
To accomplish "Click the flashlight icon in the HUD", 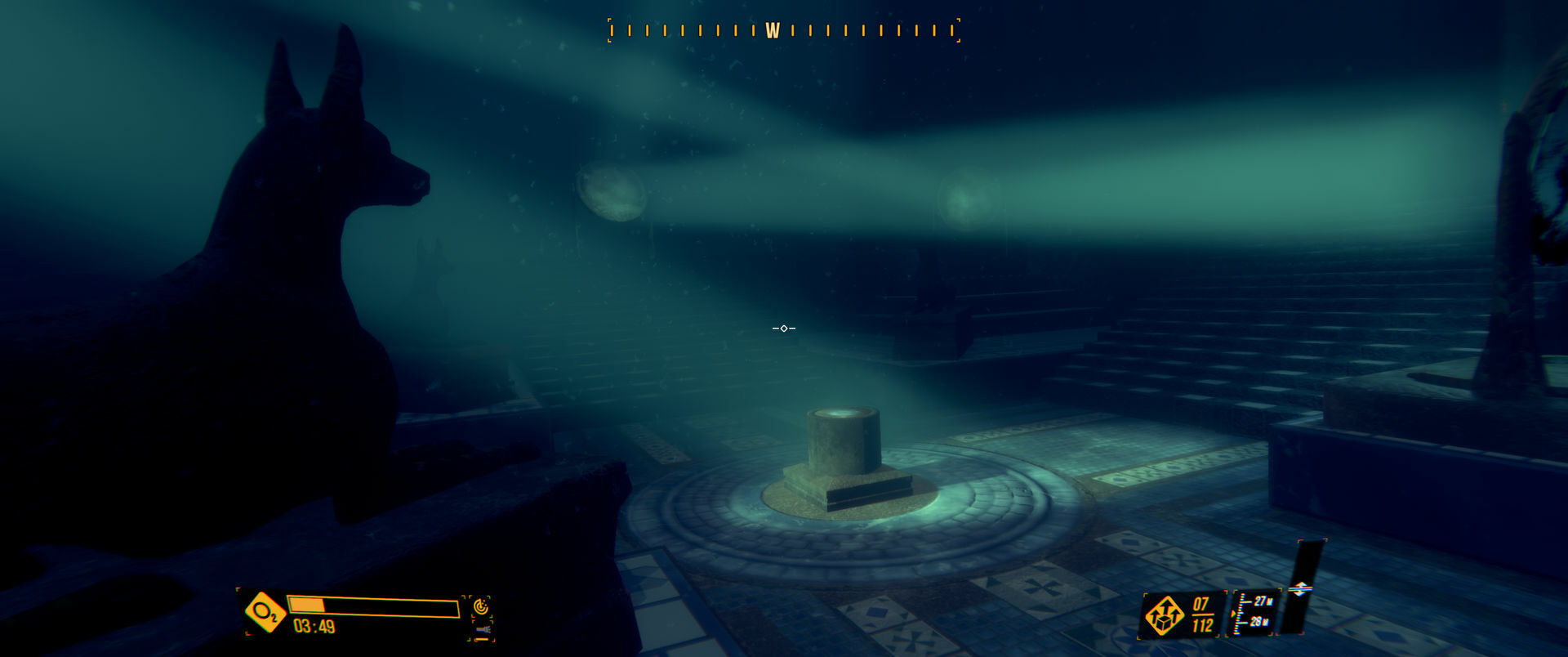I will point(484,630).
